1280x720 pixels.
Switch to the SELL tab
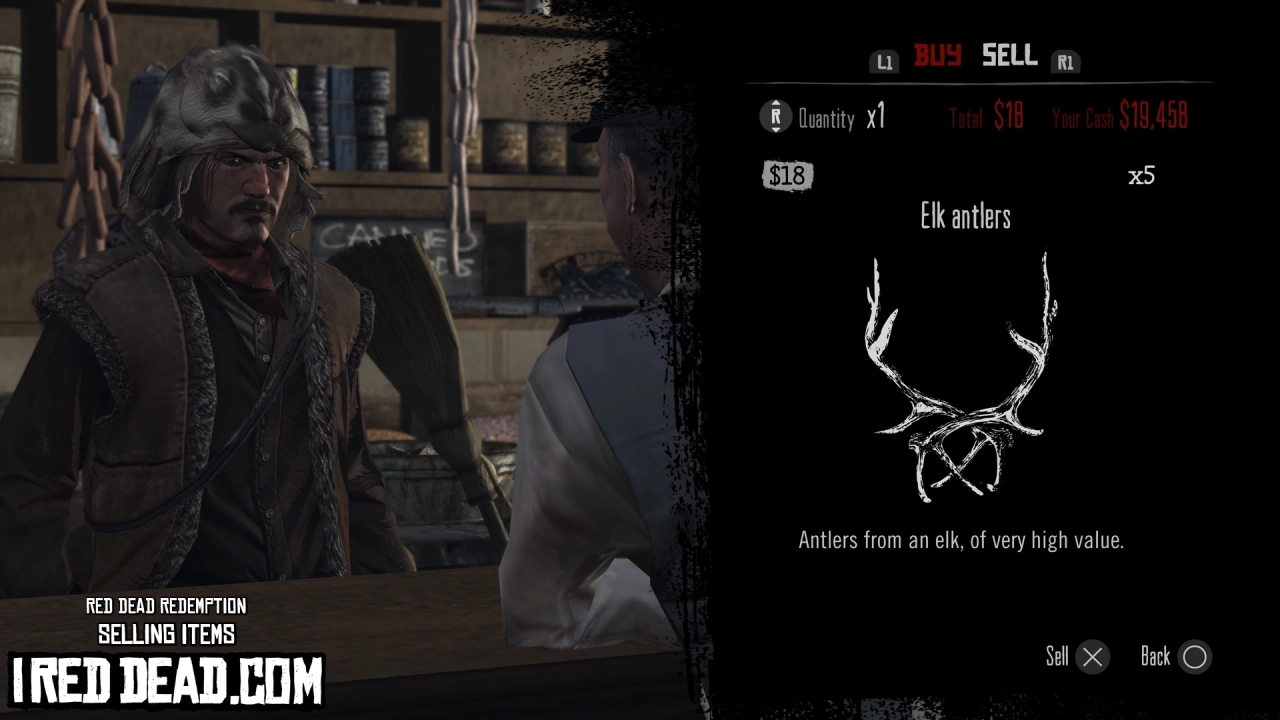[1008, 57]
